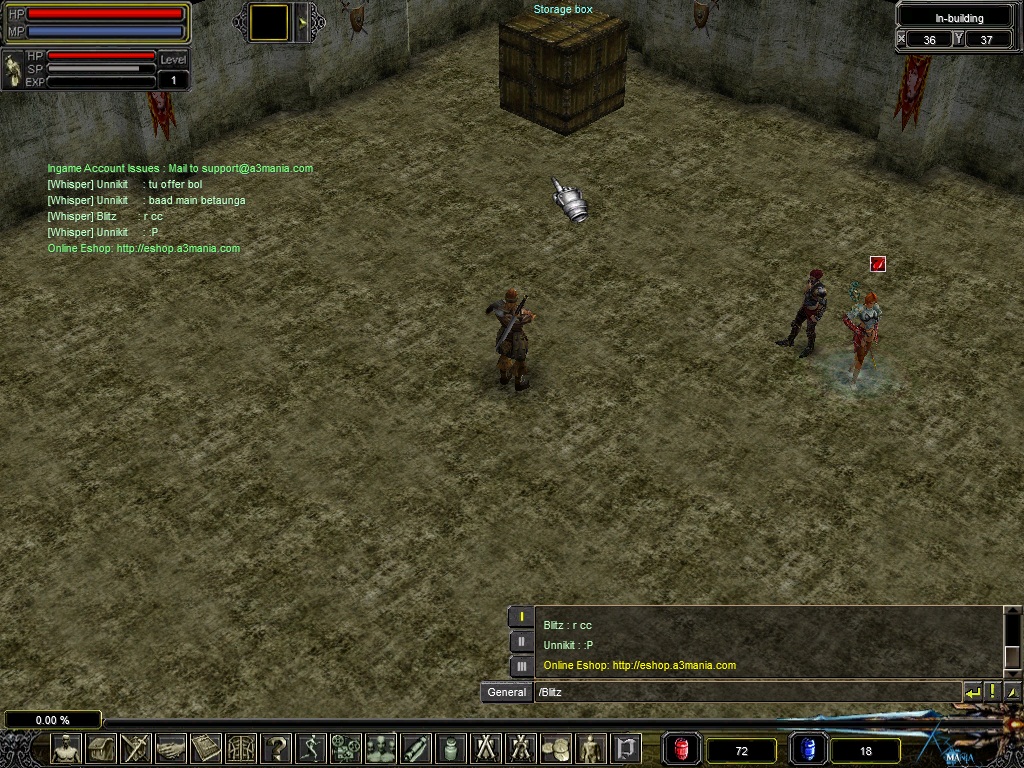Send chat message with the enter arrow button
This screenshot has width=1024, height=768.
click(x=972, y=692)
